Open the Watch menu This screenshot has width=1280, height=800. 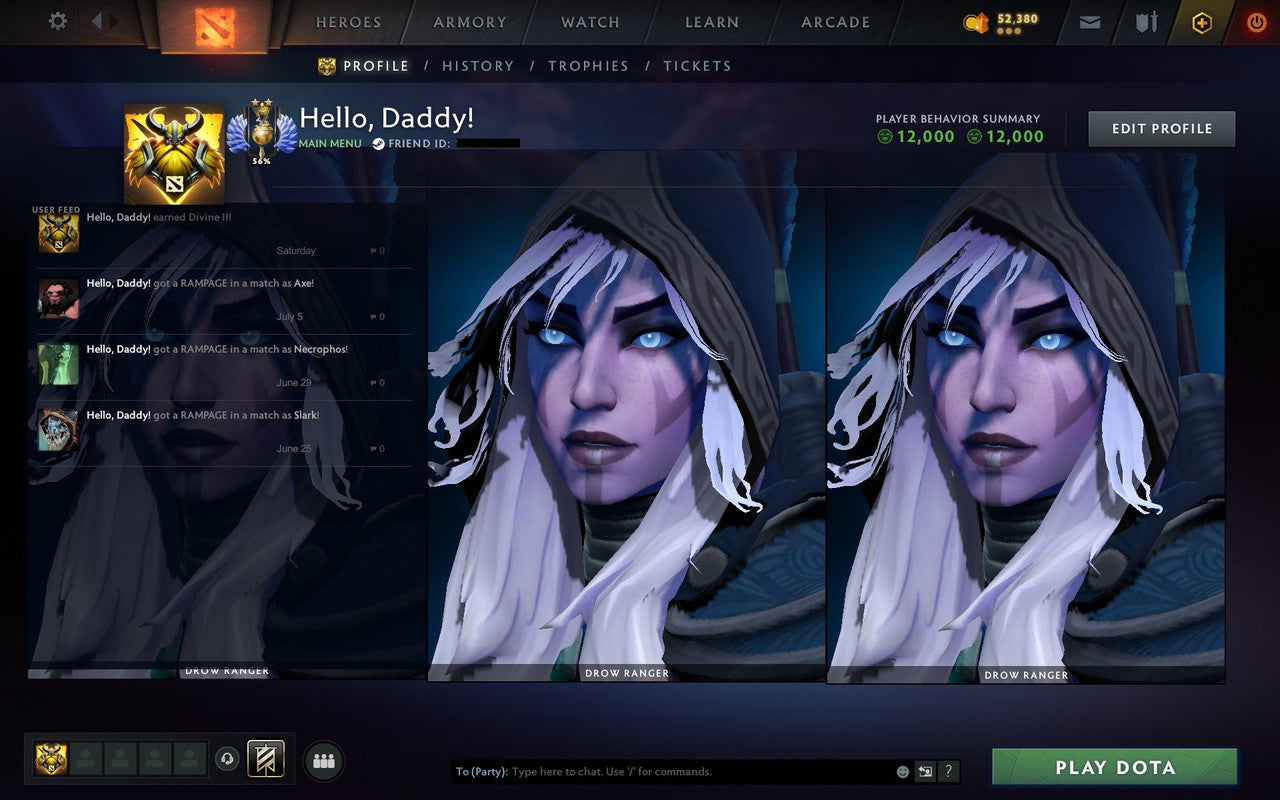click(590, 22)
